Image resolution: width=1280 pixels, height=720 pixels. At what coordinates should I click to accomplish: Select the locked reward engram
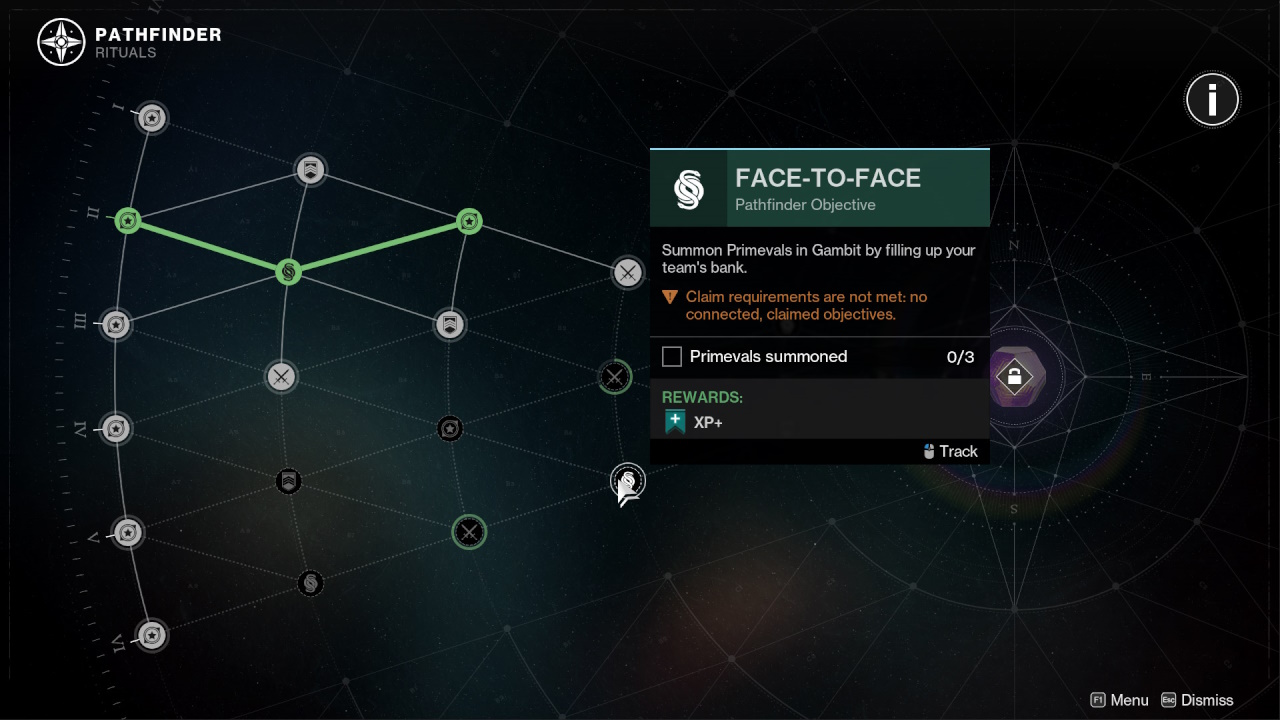1014,377
